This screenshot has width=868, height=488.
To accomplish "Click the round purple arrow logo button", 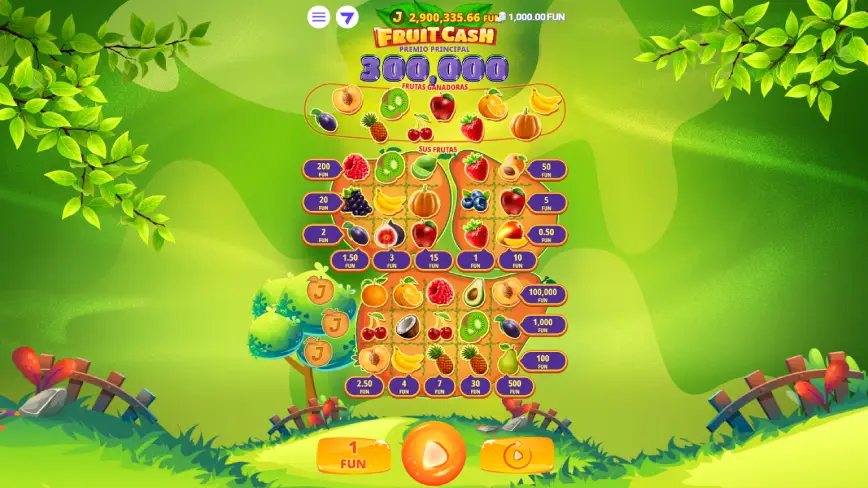I will coord(347,17).
